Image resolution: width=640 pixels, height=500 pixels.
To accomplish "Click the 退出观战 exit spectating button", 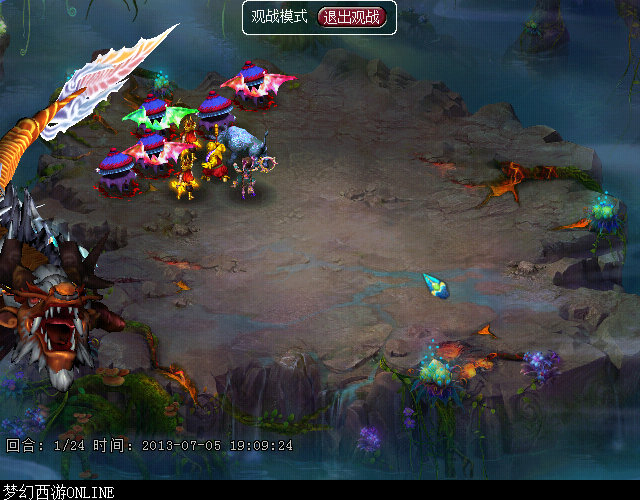I will point(353,17).
